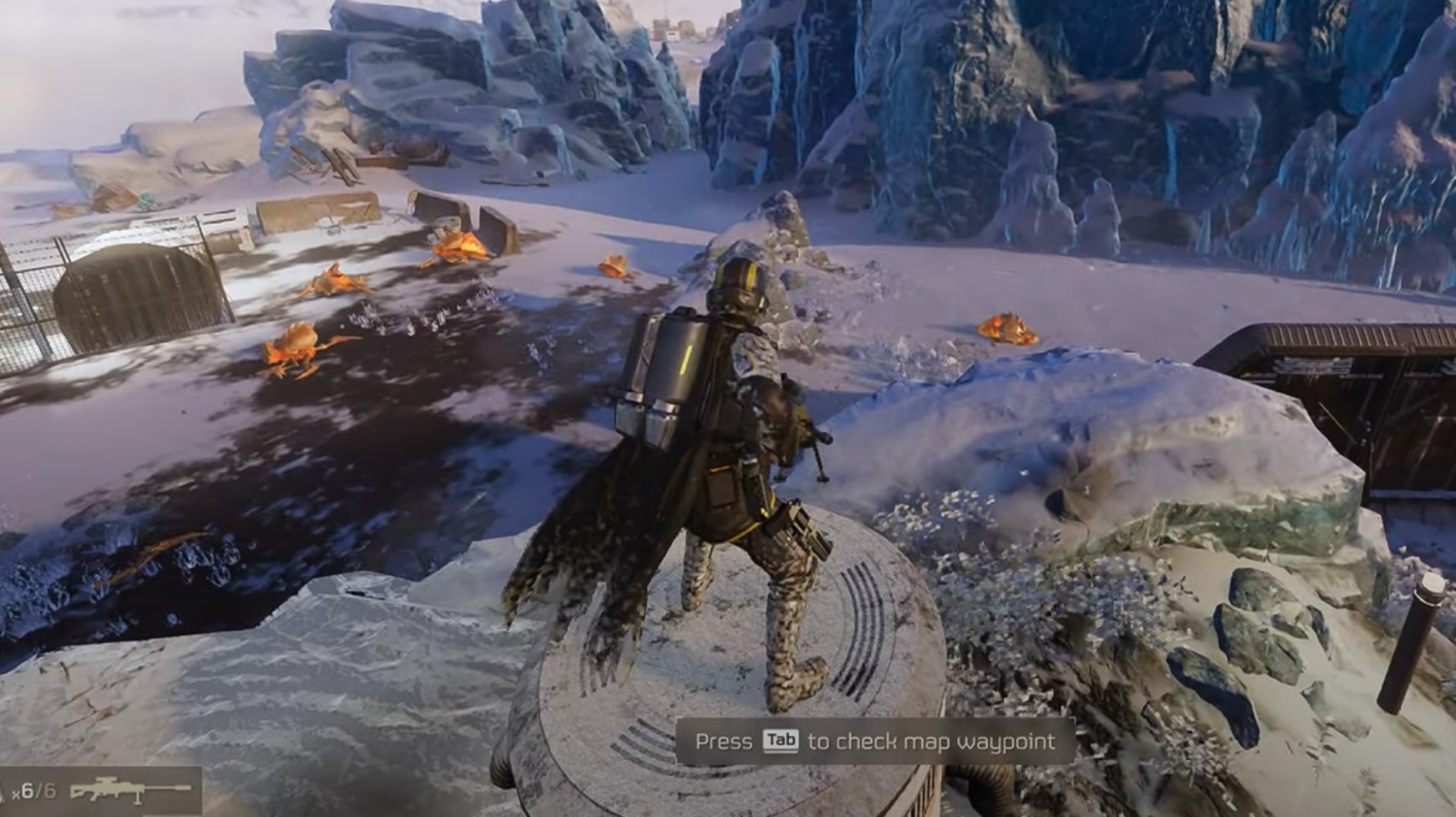
Task: Toggle the map waypoint prompt banner
Action: pos(874,741)
